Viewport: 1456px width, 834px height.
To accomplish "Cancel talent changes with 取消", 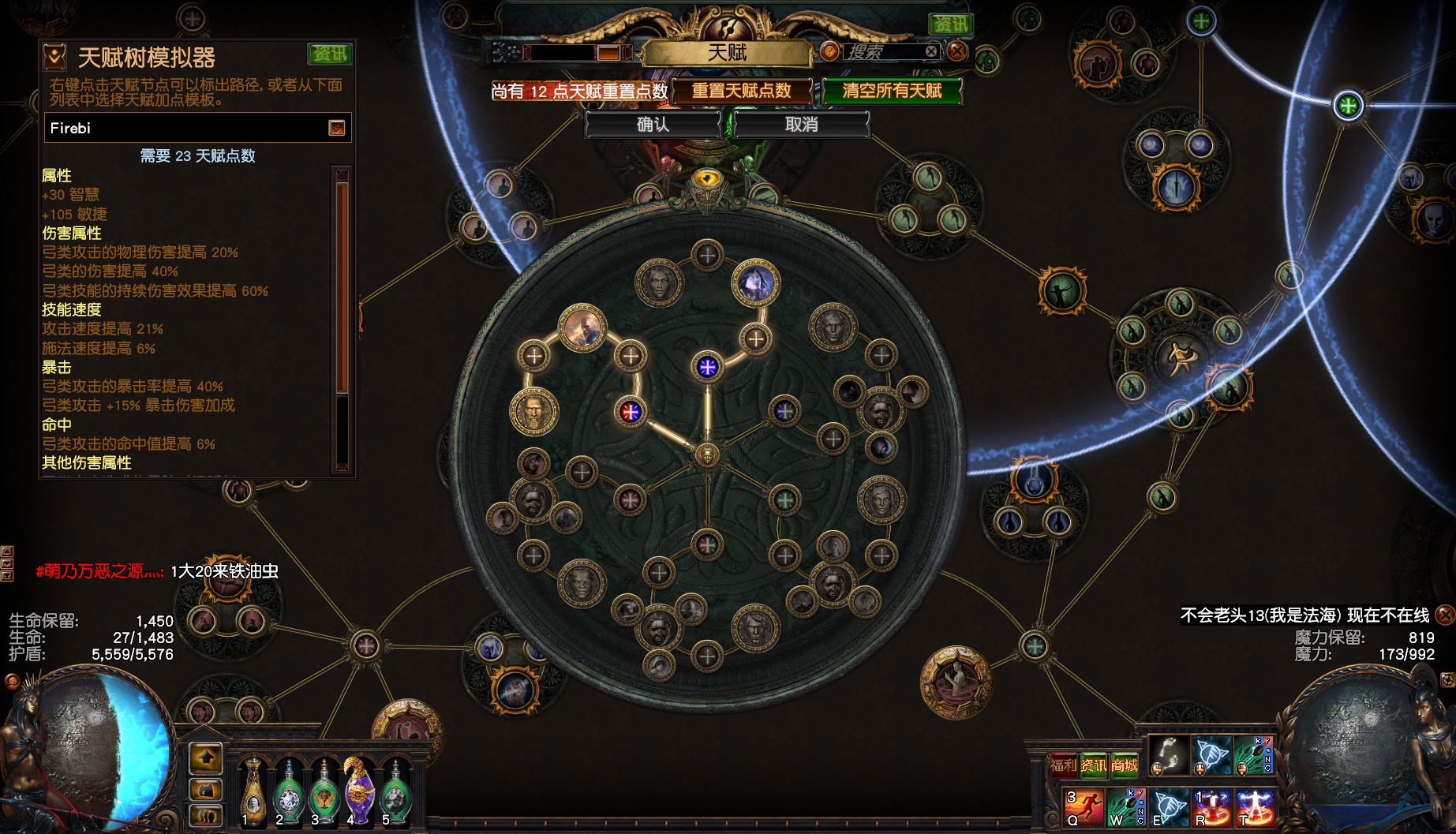I will (801, 125).
